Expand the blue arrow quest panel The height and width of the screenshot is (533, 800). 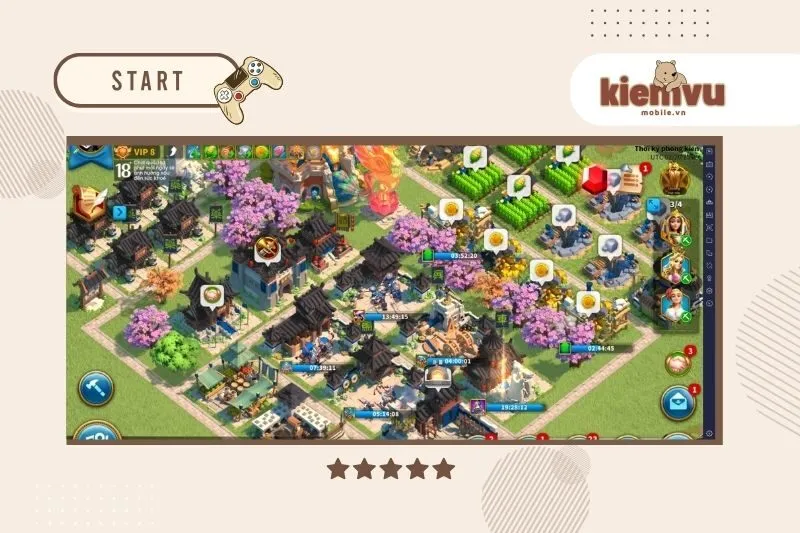(120, 213)
